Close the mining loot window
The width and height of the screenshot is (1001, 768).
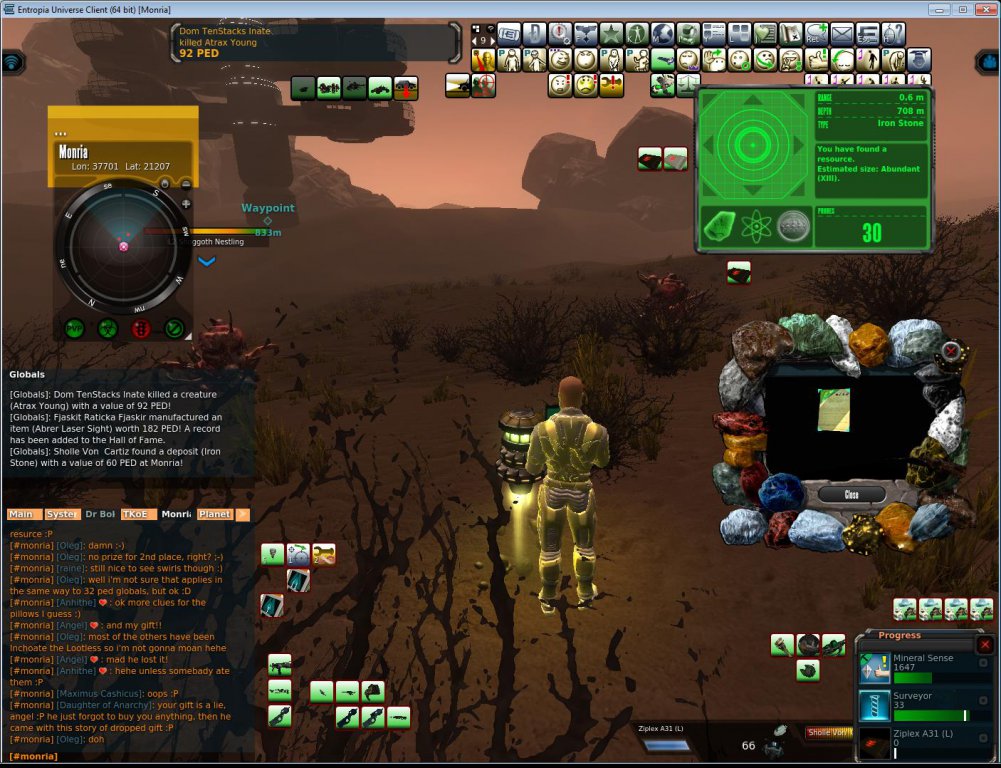850,495
